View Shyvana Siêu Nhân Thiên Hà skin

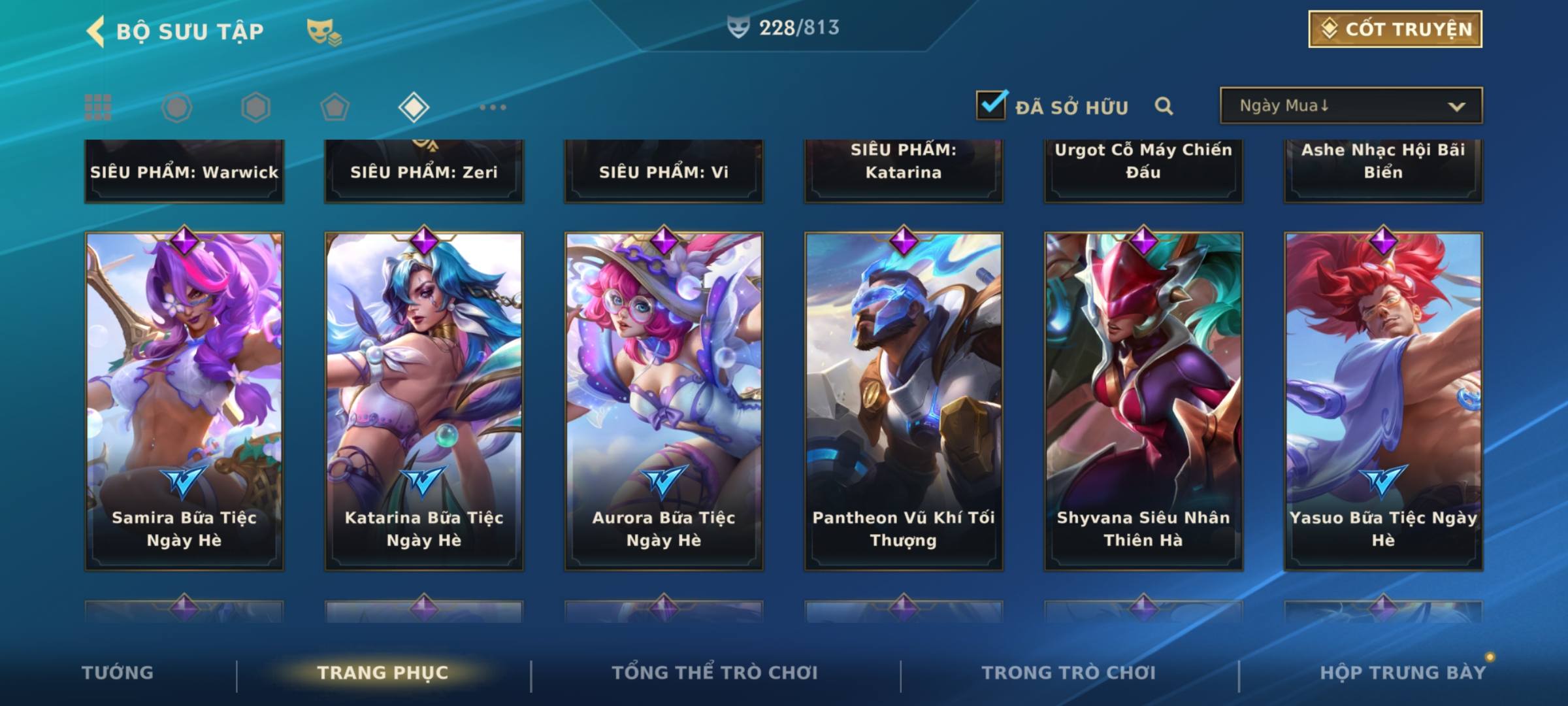point(1143,401)
